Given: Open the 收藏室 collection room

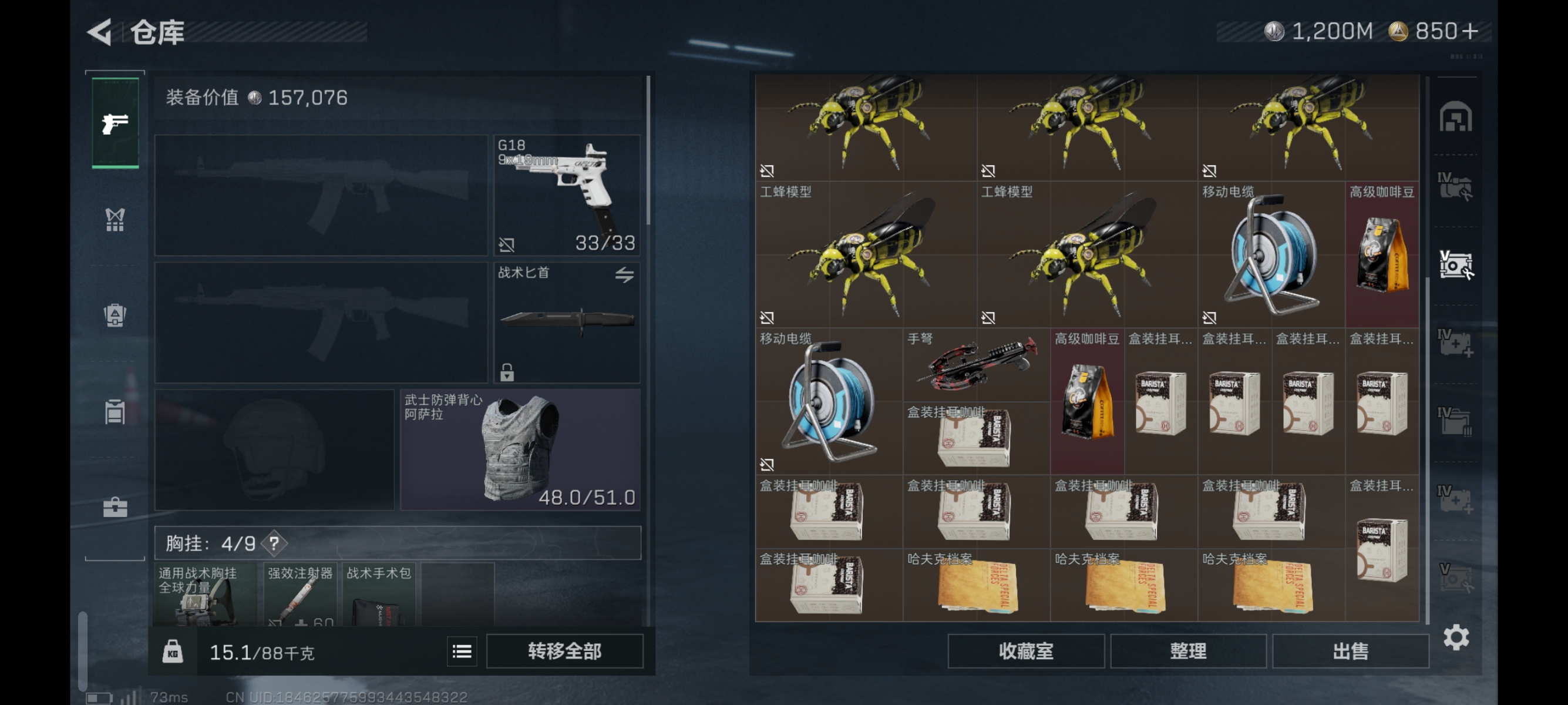Looking at the screenshot, I should click(1025, 652).
